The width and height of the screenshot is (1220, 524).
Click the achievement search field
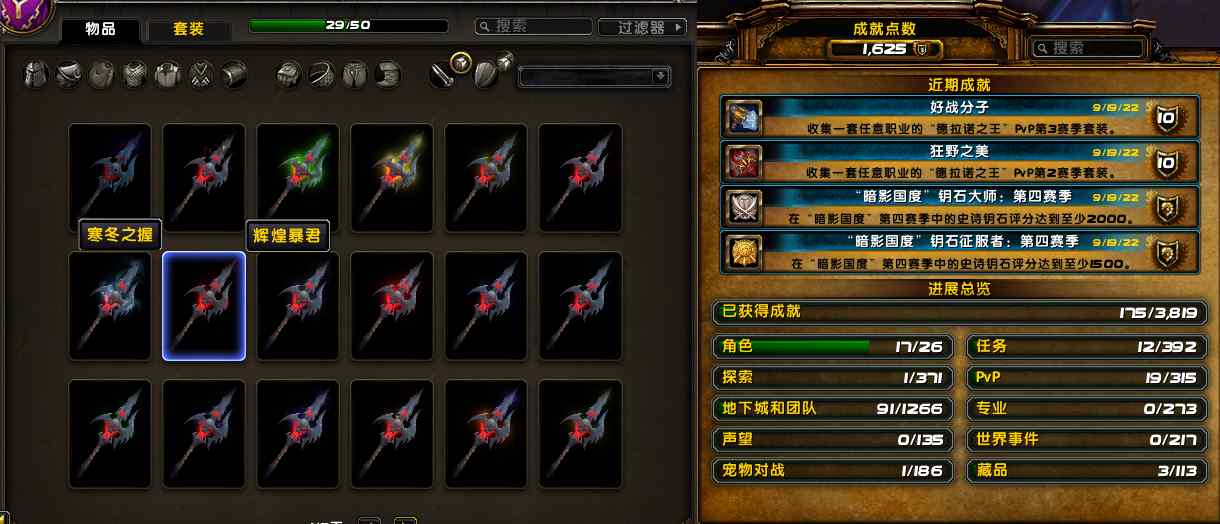(x=1088, y=48)
